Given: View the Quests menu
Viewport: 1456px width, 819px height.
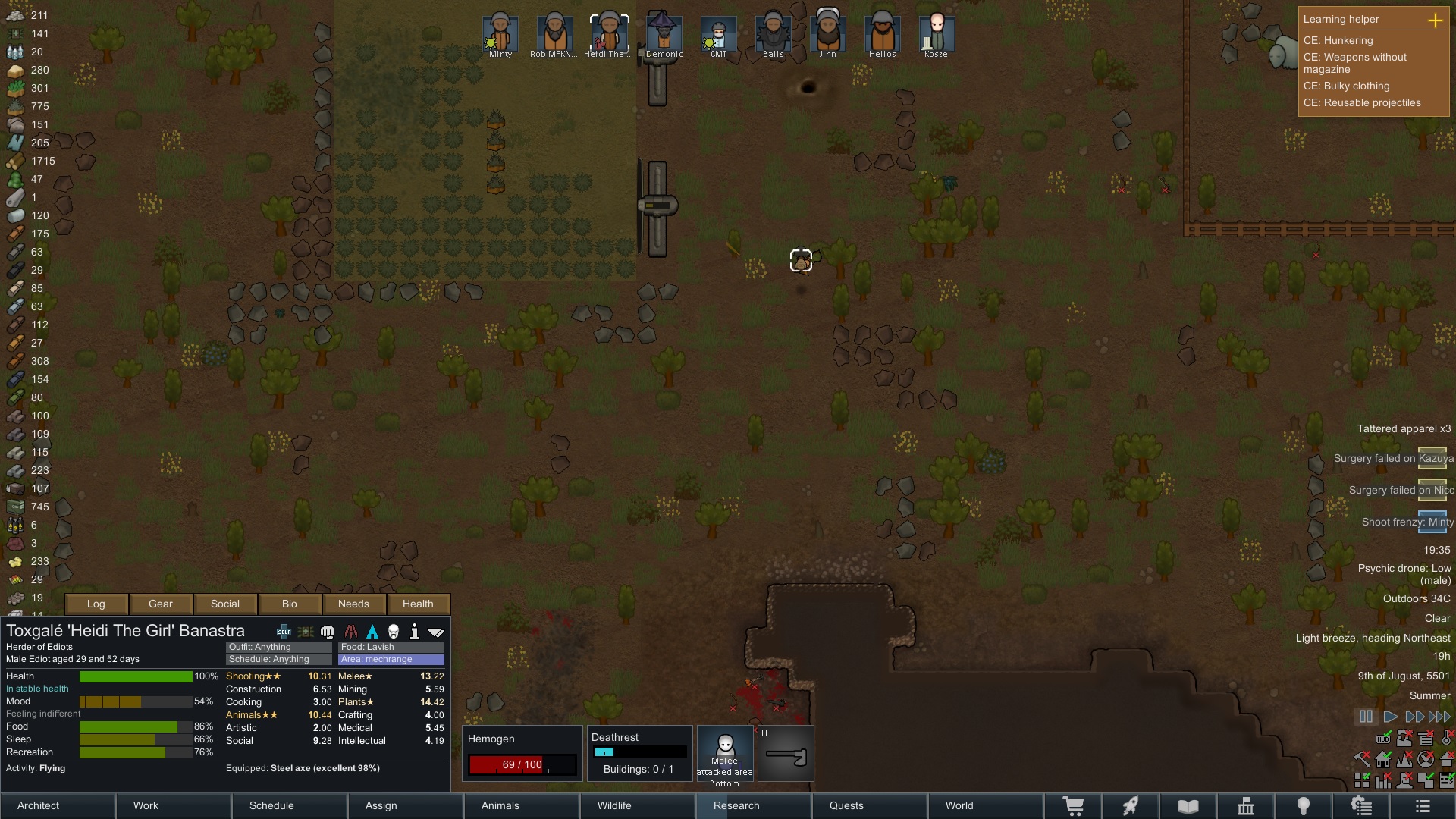Looking at the screenshot, I should (x=846, y=805).
